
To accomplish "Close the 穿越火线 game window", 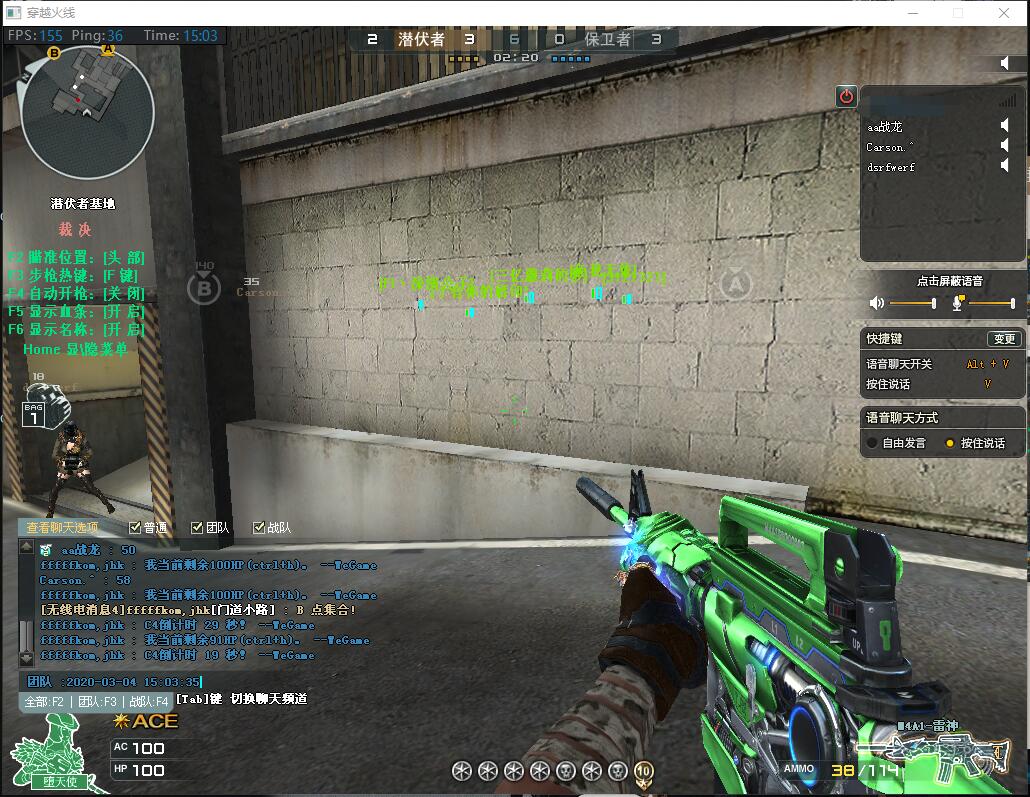I will pos(1004,13).
